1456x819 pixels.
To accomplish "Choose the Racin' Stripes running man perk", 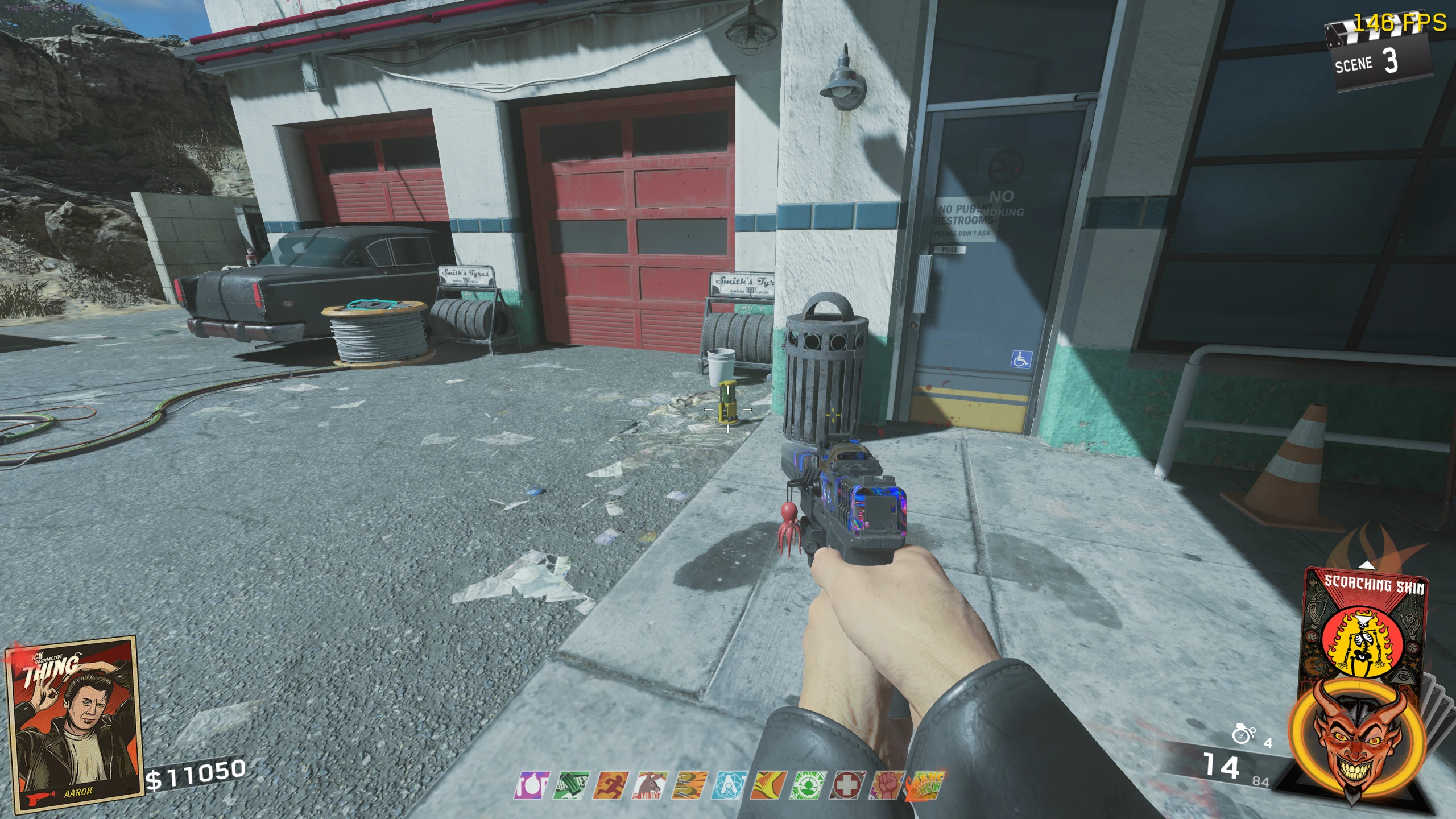I will (x=610, y=785).
